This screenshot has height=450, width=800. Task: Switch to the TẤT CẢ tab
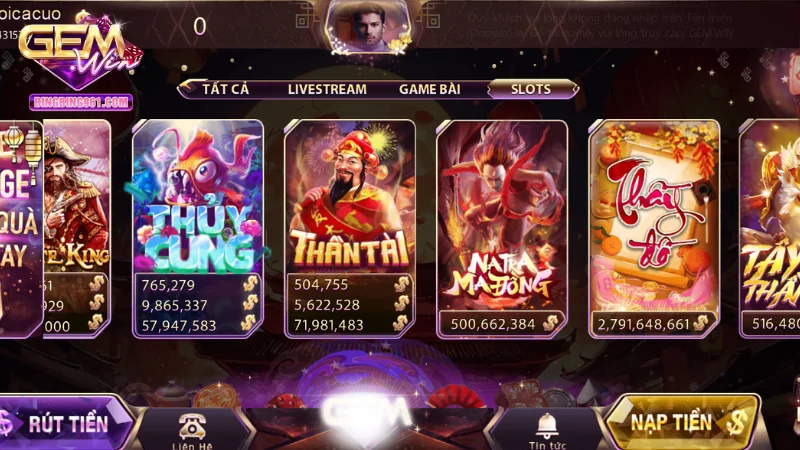point(224,89)
